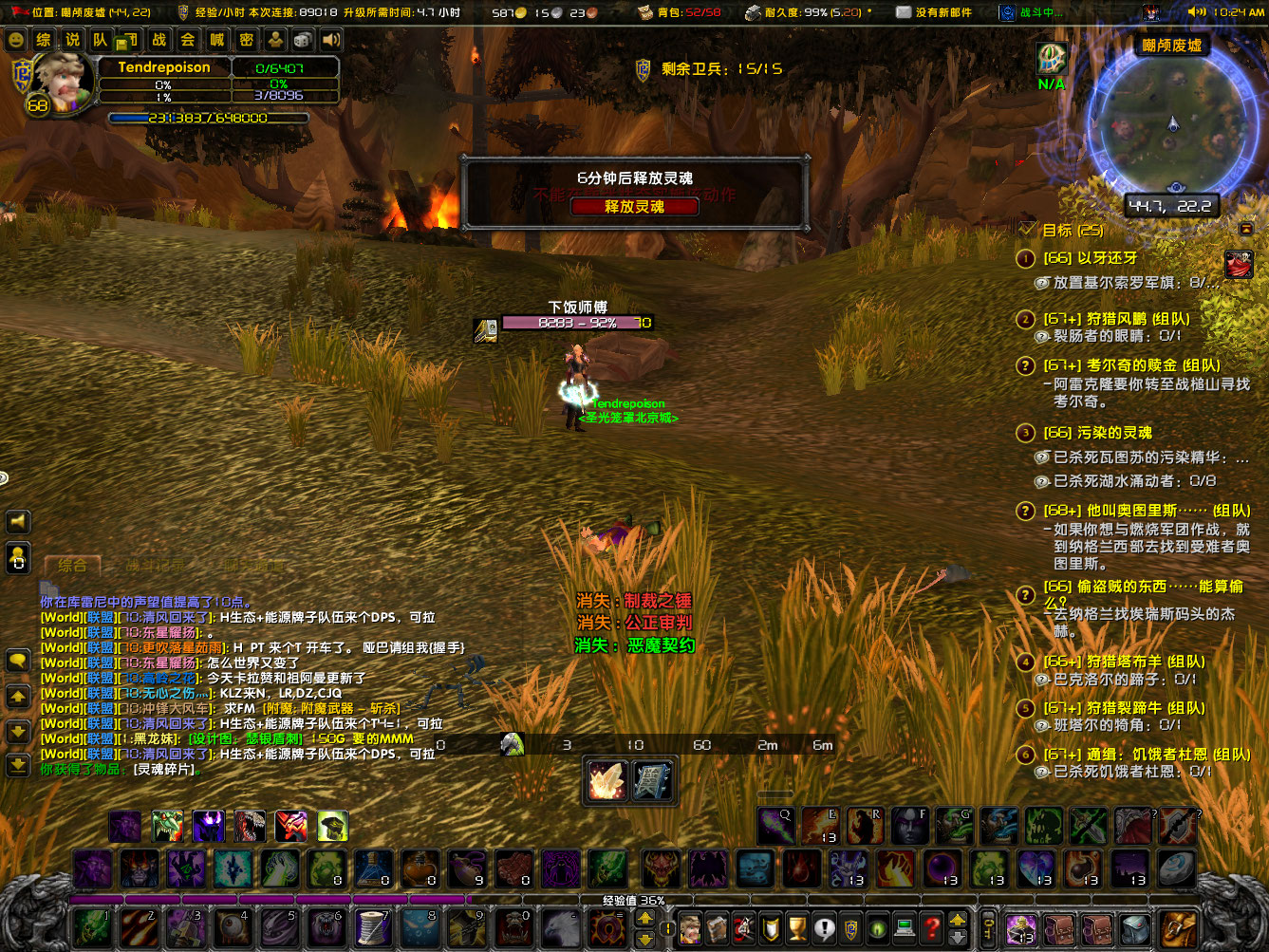Open help via the red question mark icon
The width and height of the screenshot is (1269, 952).
(929, 928)
